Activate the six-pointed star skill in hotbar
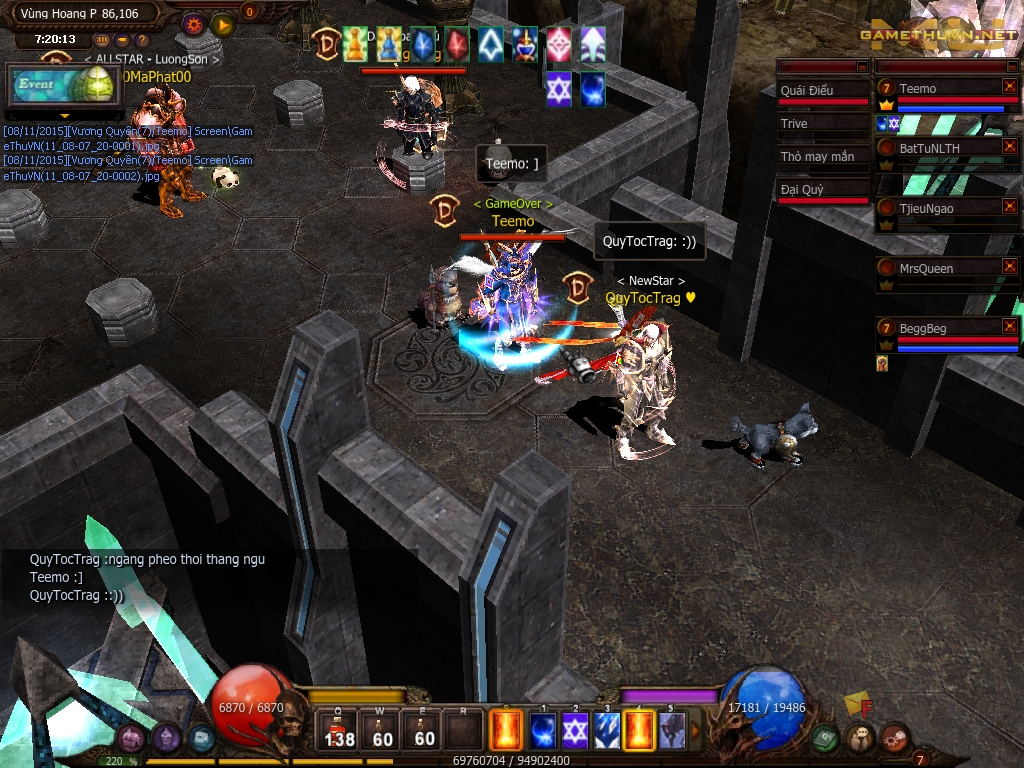1024x768 pixels. [575, 731]
